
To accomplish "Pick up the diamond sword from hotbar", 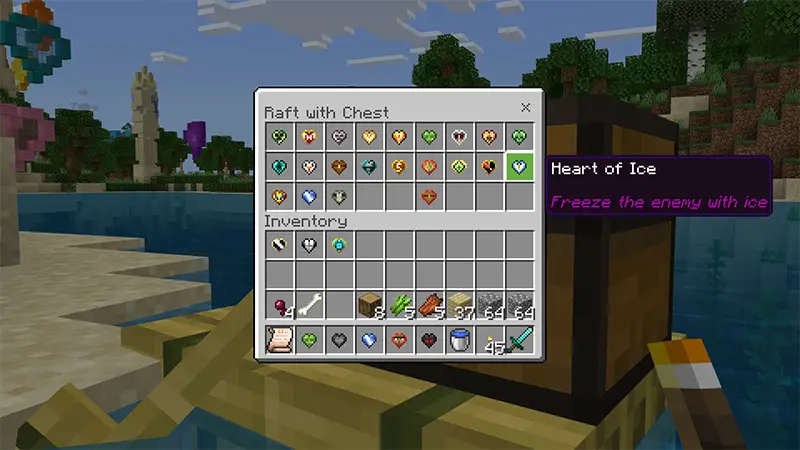I will [x=519, y=340].
